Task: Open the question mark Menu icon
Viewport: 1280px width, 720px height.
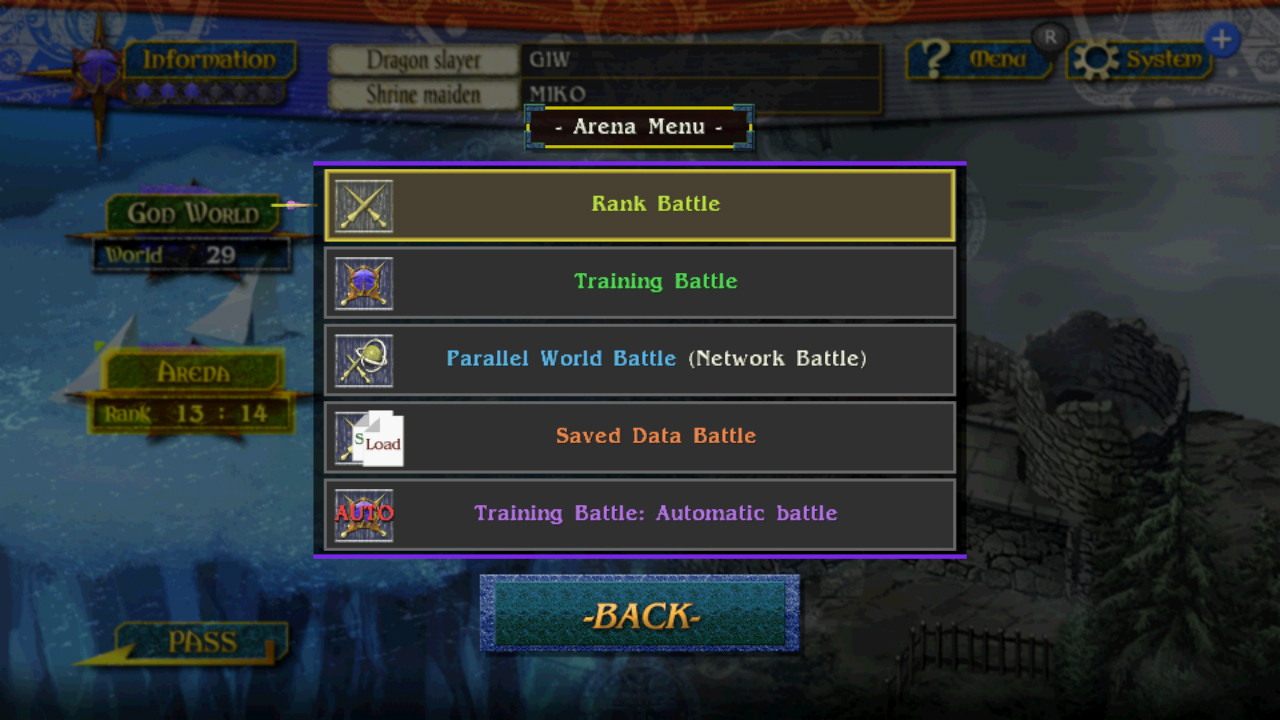Action: click(980, 59)
